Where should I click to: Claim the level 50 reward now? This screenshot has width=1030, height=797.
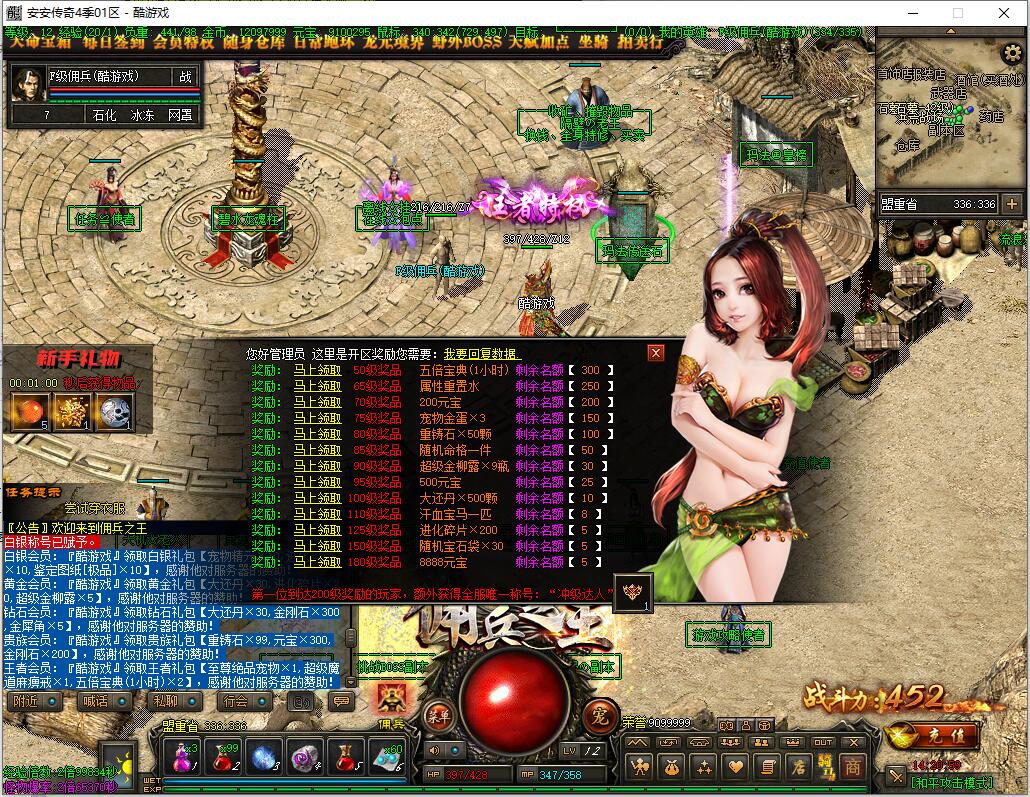(317, 370)
